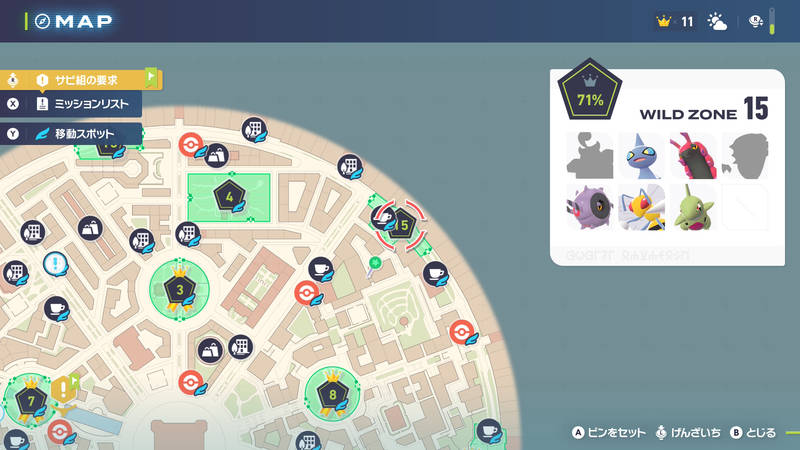Click the weather icon in the top bar
Image resolution: width=800 pixels, height=450 pixels.
click(717, 21)
